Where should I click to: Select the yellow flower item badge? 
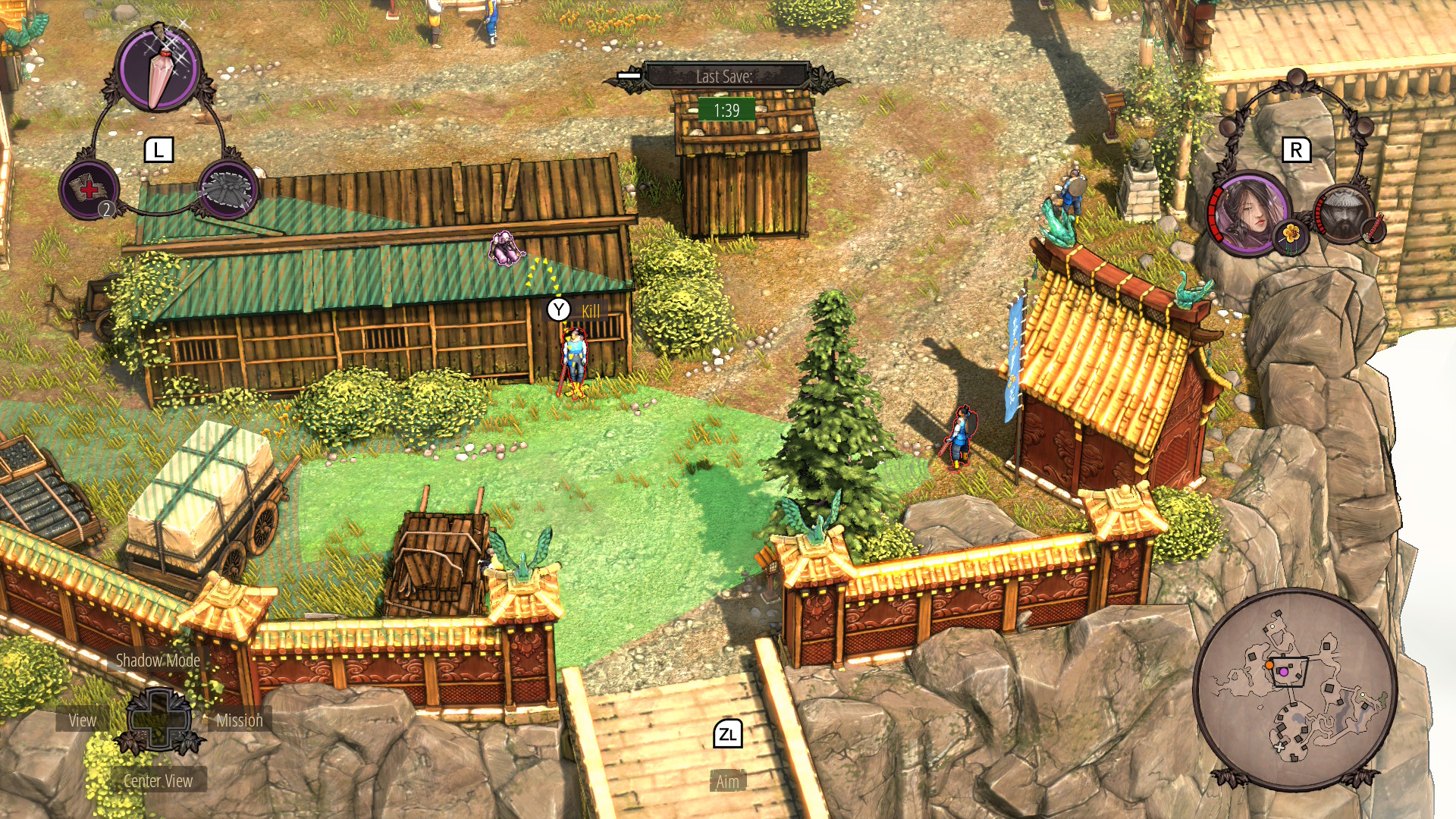click(1291, 234)
